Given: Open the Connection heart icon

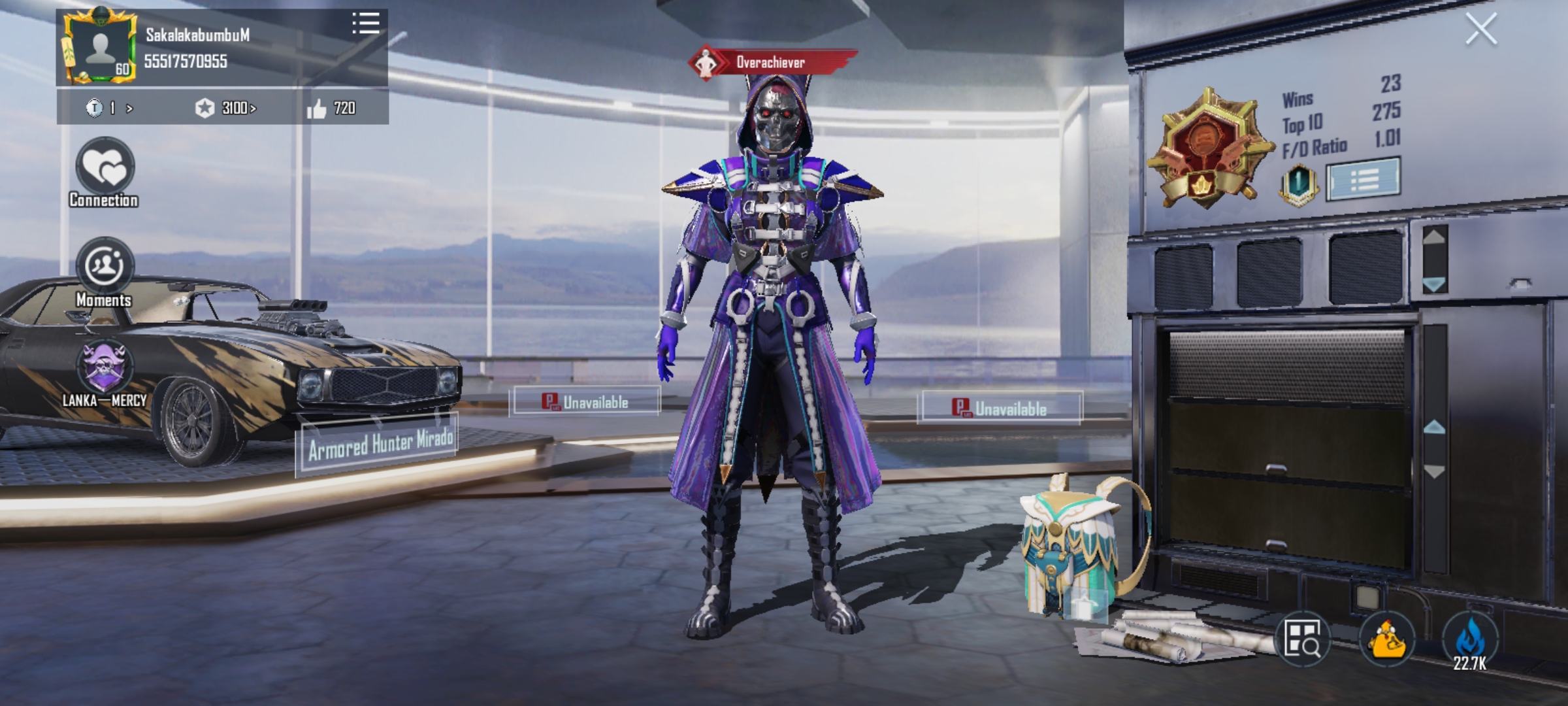Looking at the screenshot, I should tap(105, 167).
